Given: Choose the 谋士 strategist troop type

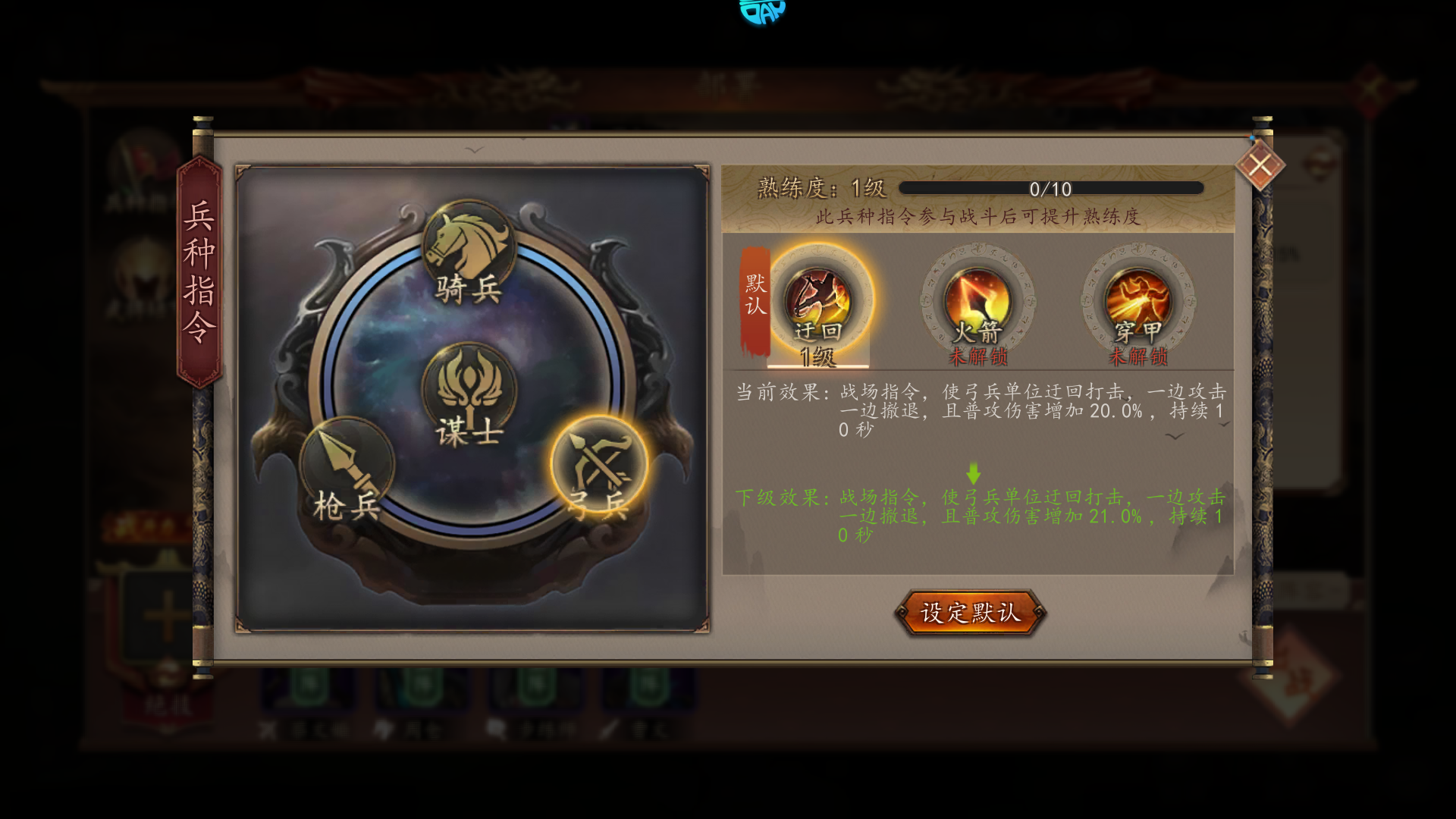Looking at the screenshot, I should click(x=469, y=393).
